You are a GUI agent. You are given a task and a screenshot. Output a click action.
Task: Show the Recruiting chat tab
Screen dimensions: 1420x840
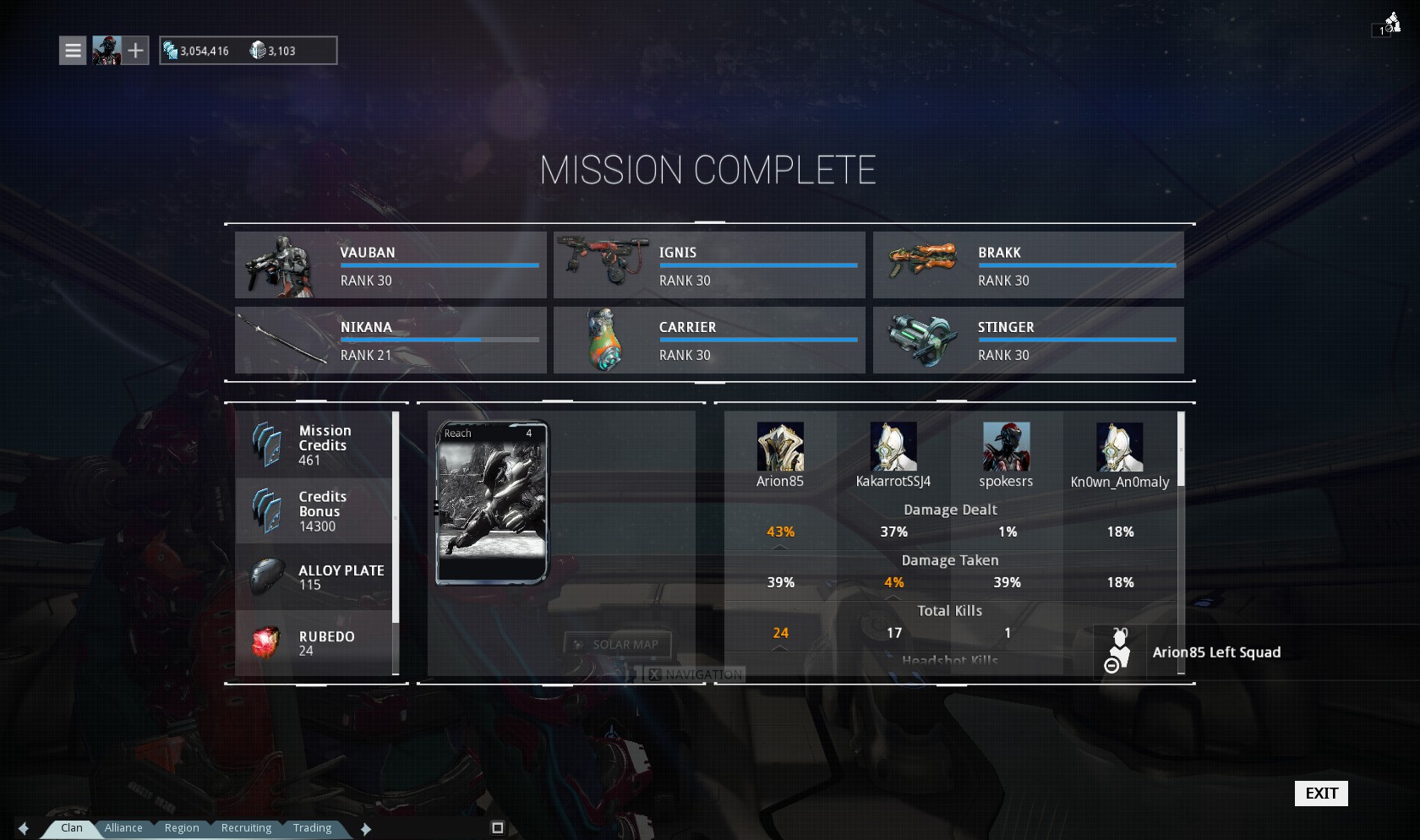246,828
